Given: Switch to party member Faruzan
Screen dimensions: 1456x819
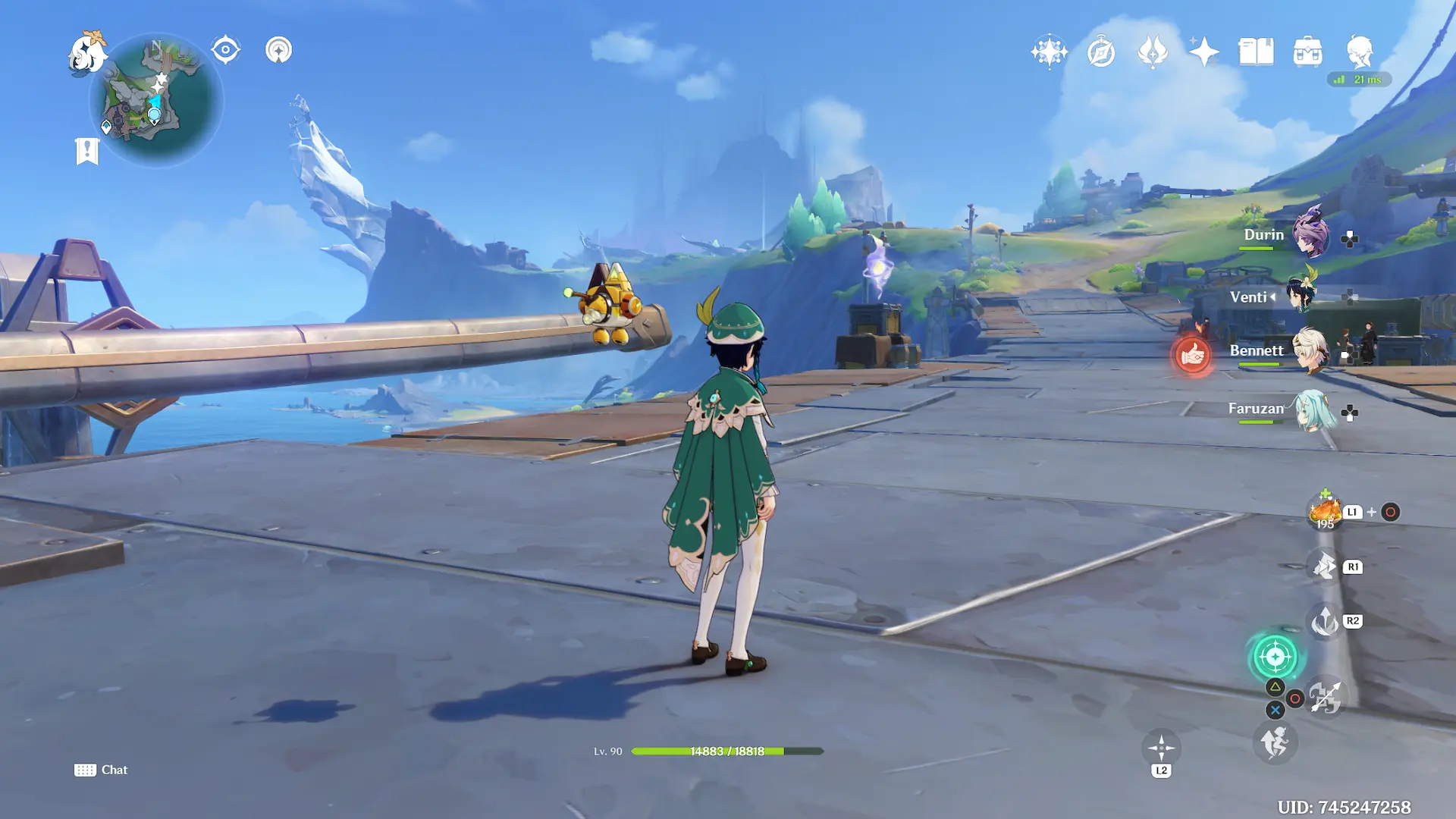Looking at the screenshot, I should click(x=1311, y=410).
